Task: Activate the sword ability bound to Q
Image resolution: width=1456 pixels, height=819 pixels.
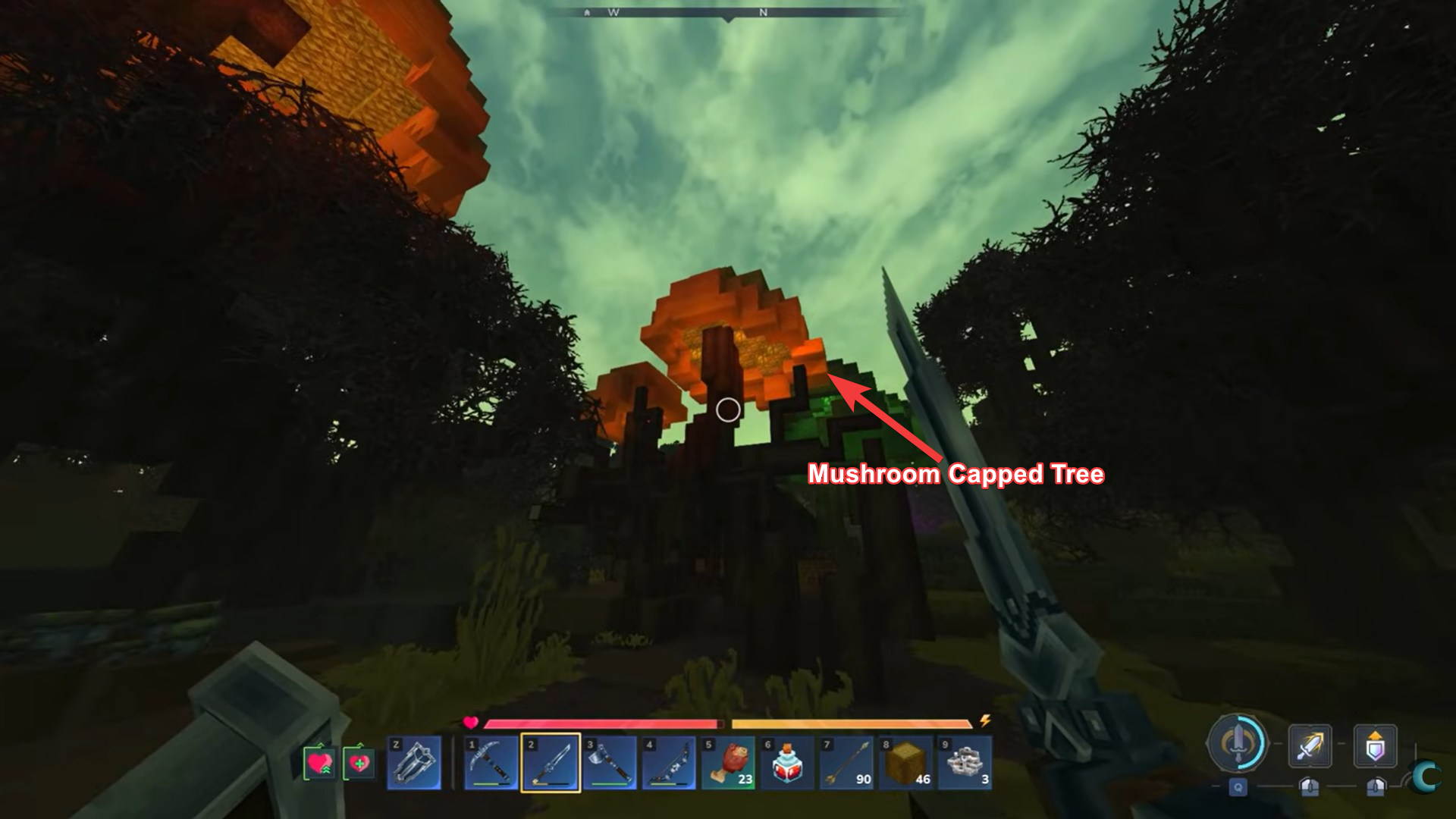Action: point(1238,786)
